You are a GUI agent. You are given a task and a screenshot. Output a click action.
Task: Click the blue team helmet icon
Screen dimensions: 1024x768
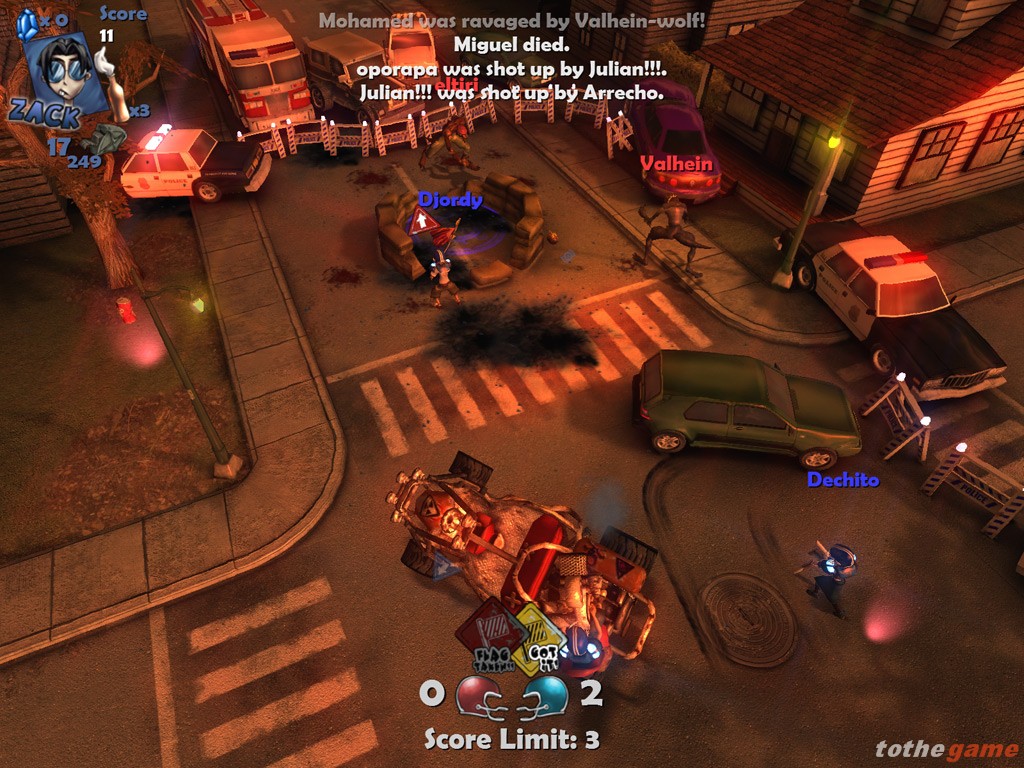(546, 695)
